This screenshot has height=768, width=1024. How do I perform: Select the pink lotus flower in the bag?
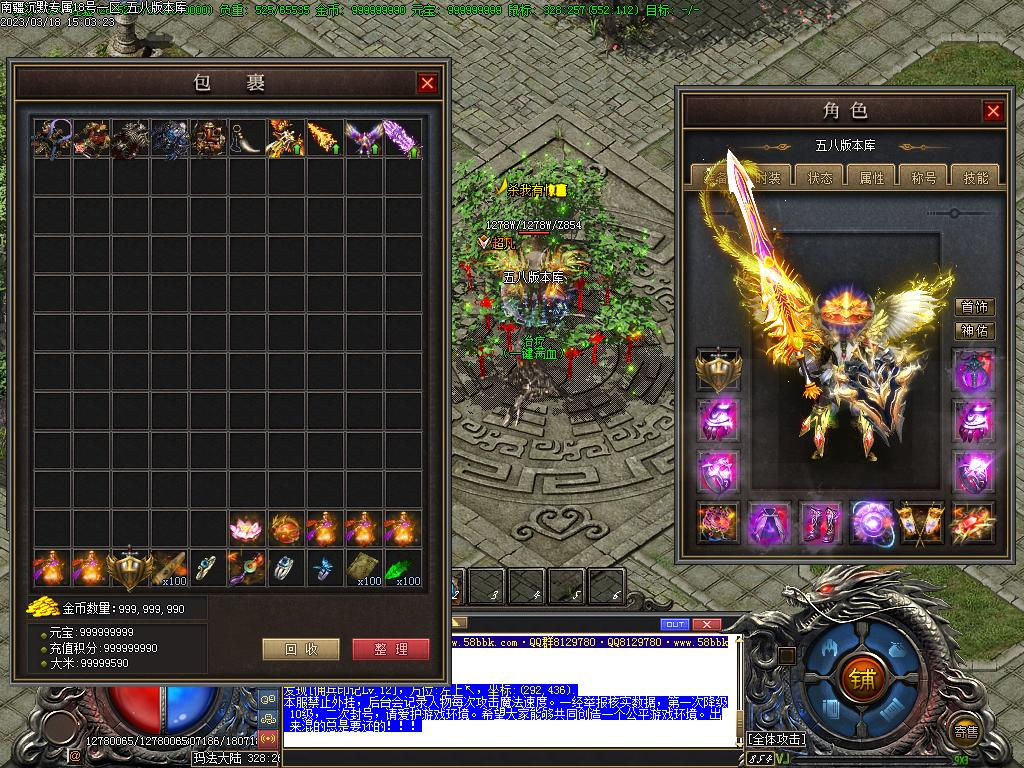click(245, 528)
